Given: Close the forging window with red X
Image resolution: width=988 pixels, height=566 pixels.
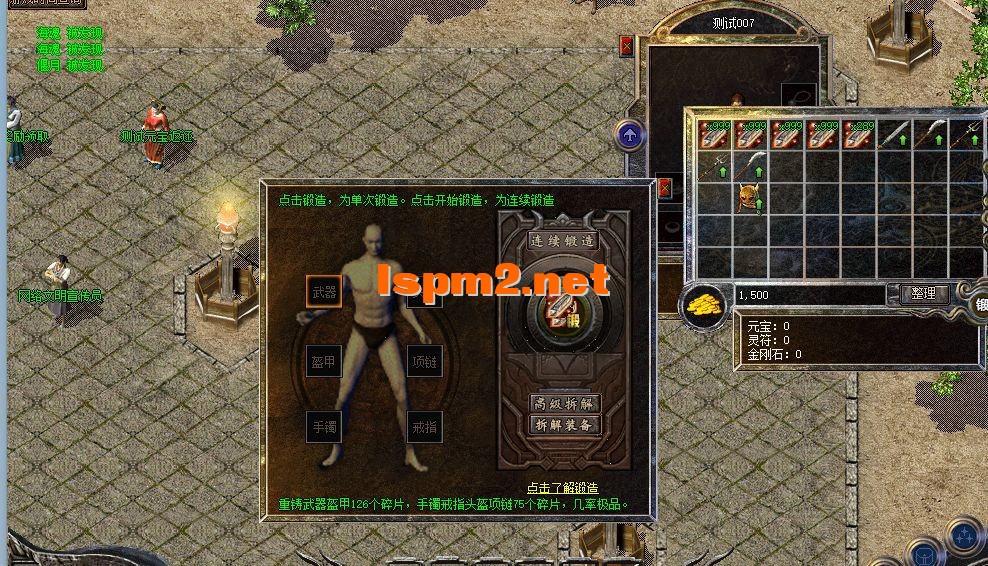Looking at the screenshot, I should click(x=665, y=187).
